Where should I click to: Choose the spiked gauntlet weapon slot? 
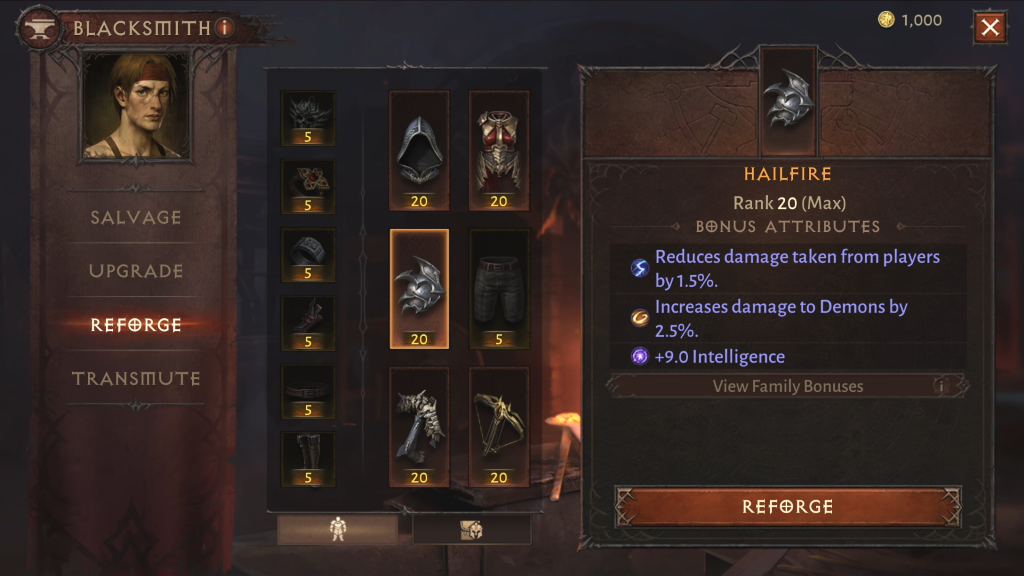(x=419, y=427)
